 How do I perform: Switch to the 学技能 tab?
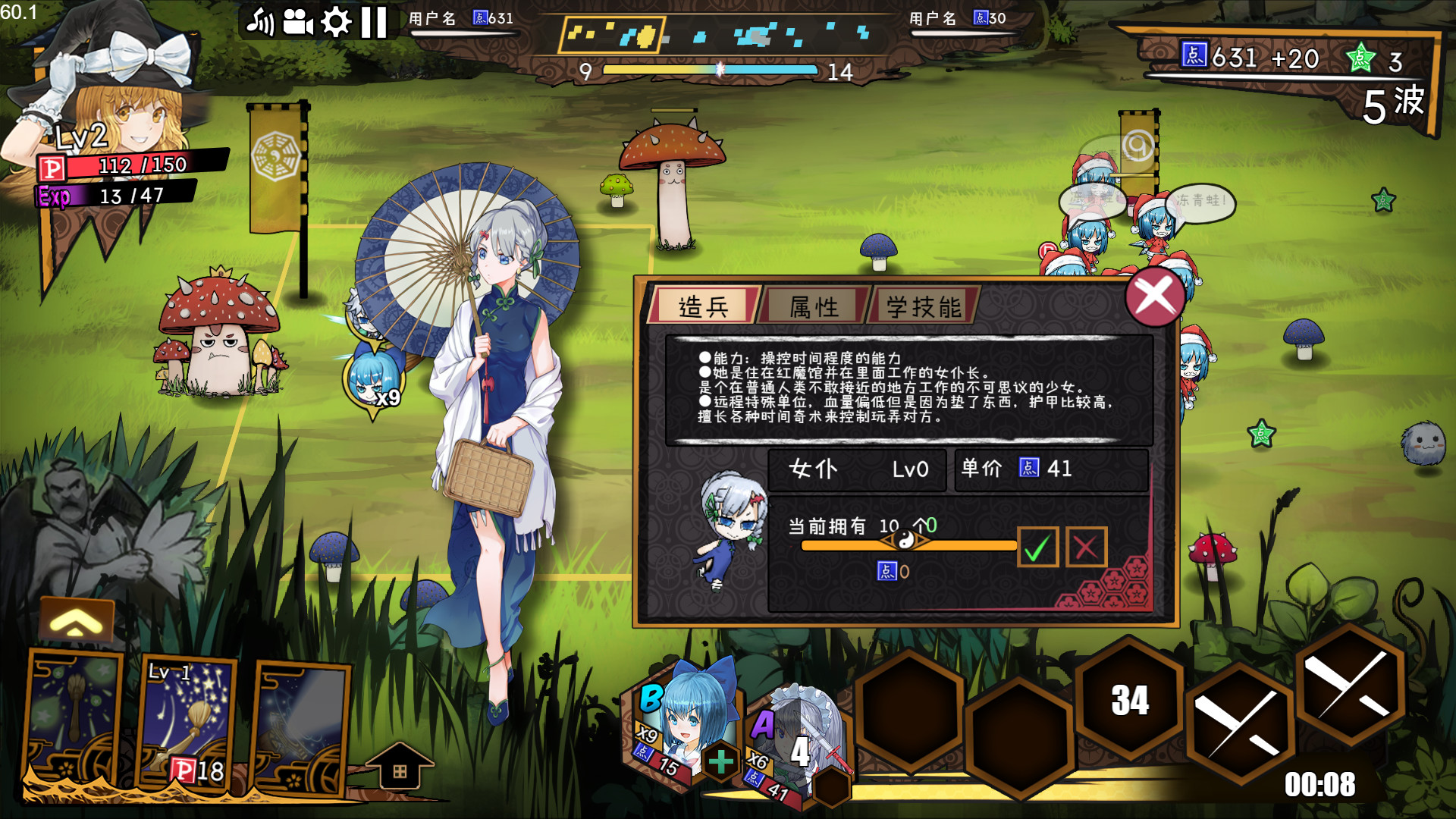coord(922,306)
